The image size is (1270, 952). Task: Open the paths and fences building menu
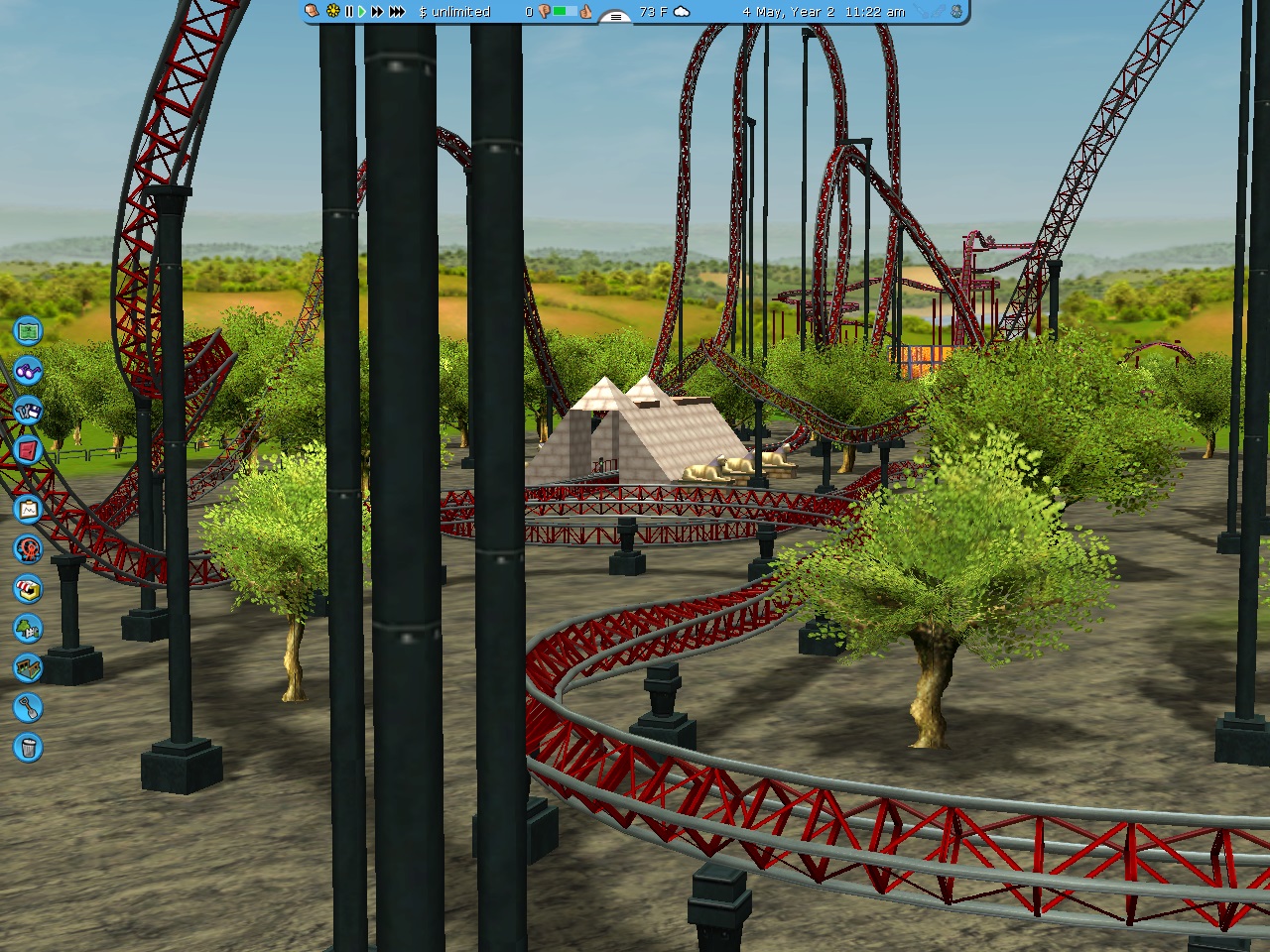point(28,667)
